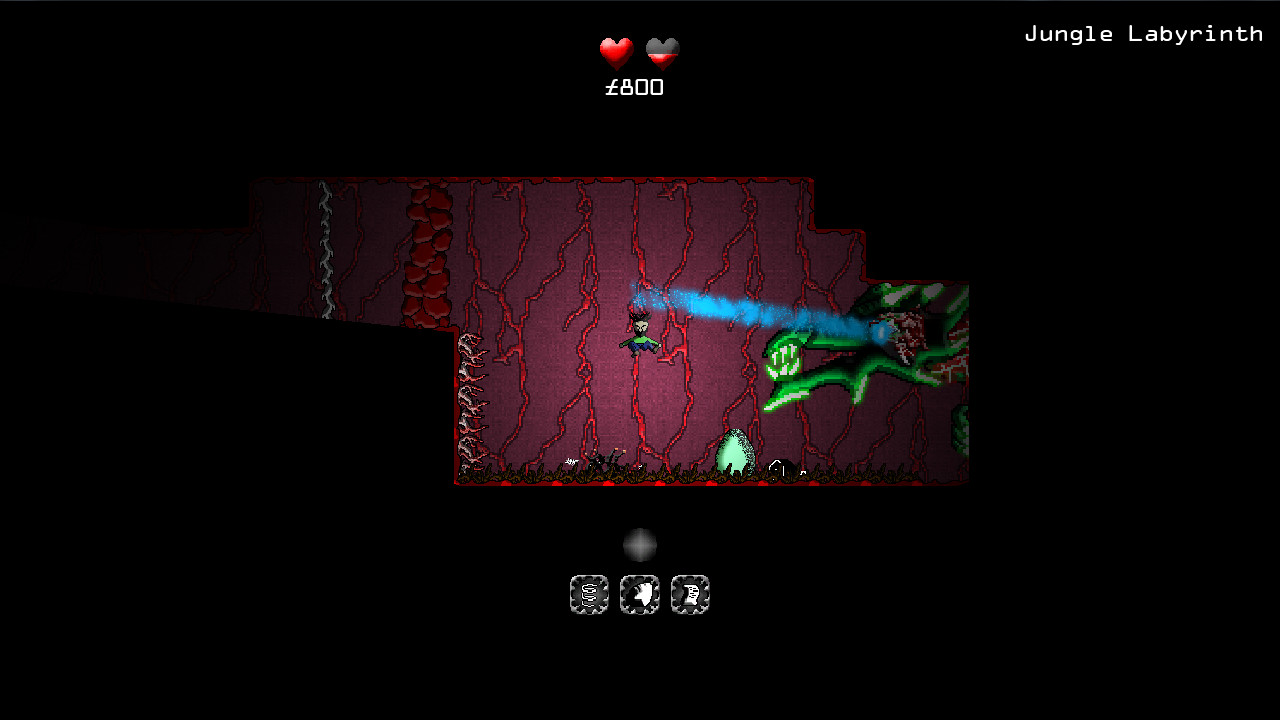The height and width of the screenshot is (720, 1280).
Task: Click the crosshair marker above the ability bar
Action: pos(640,543)
